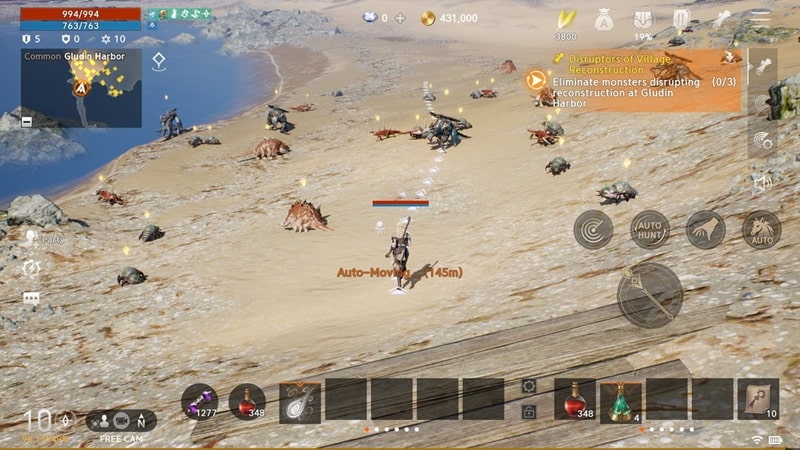The image size is (800, 450).
Task: Add diamonds with the plus button
Action: (x=400, y=18)
